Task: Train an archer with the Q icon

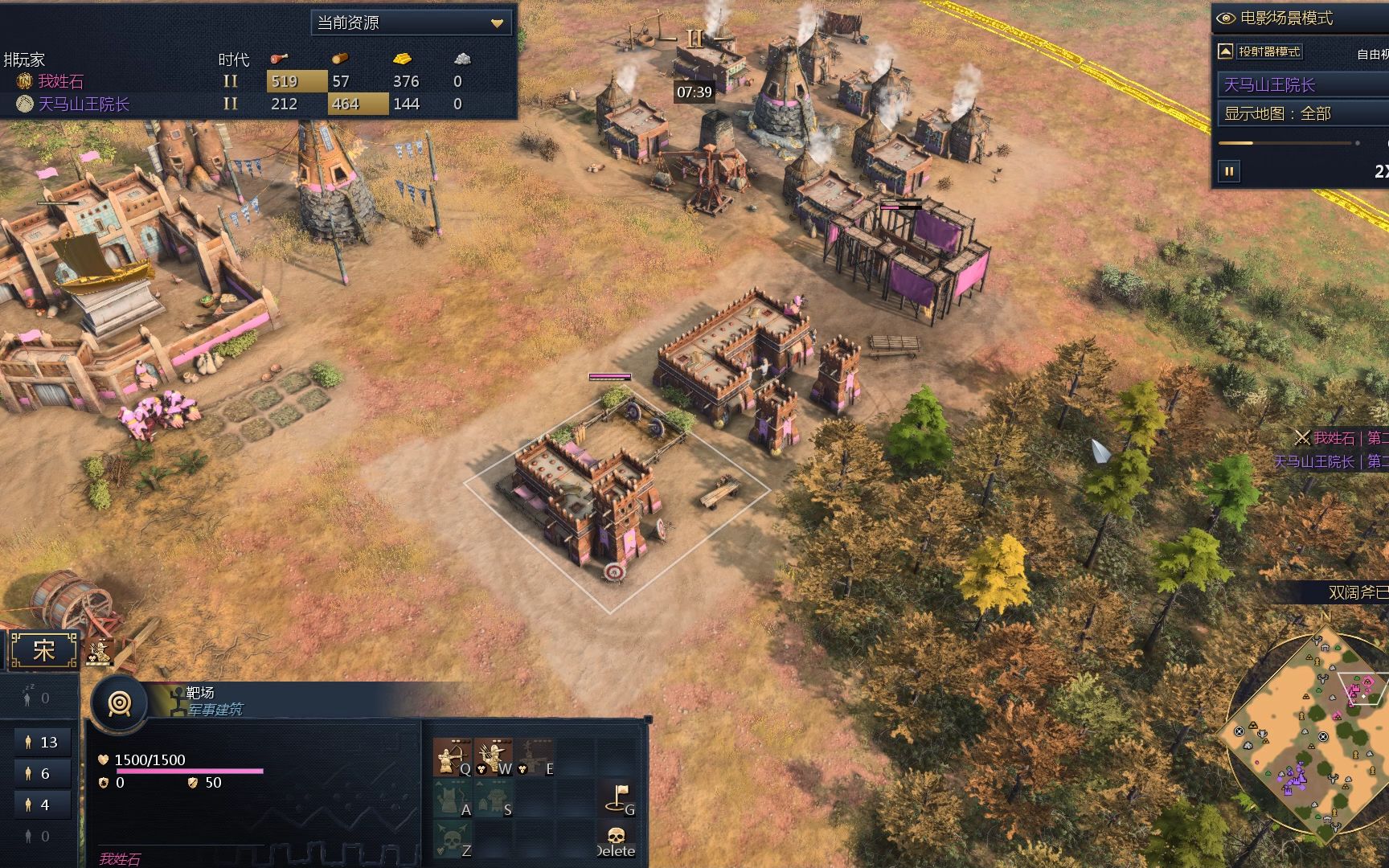Action: (452, 757)
